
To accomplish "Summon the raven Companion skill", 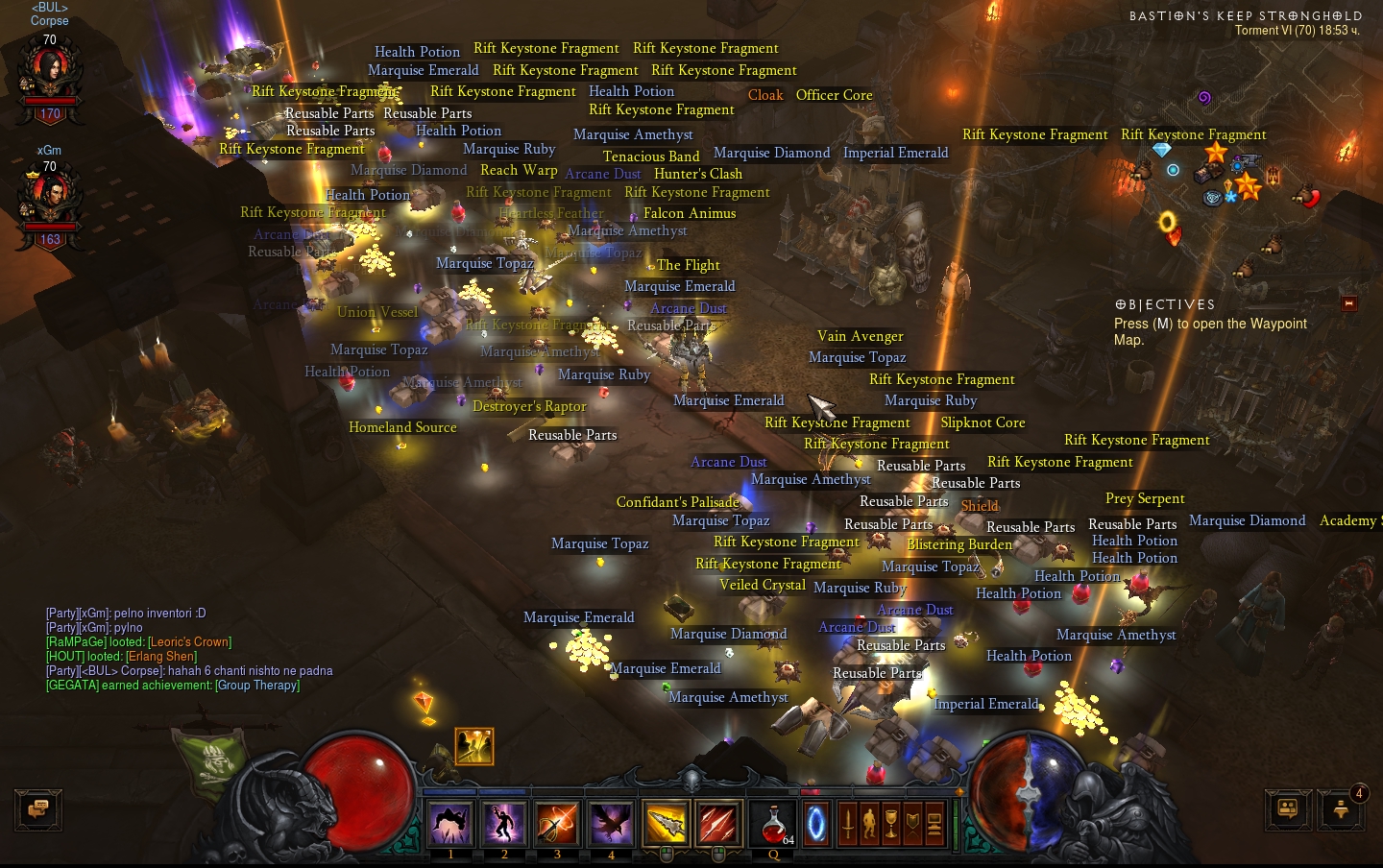I will pyautogui.click(x=611, y=823).
